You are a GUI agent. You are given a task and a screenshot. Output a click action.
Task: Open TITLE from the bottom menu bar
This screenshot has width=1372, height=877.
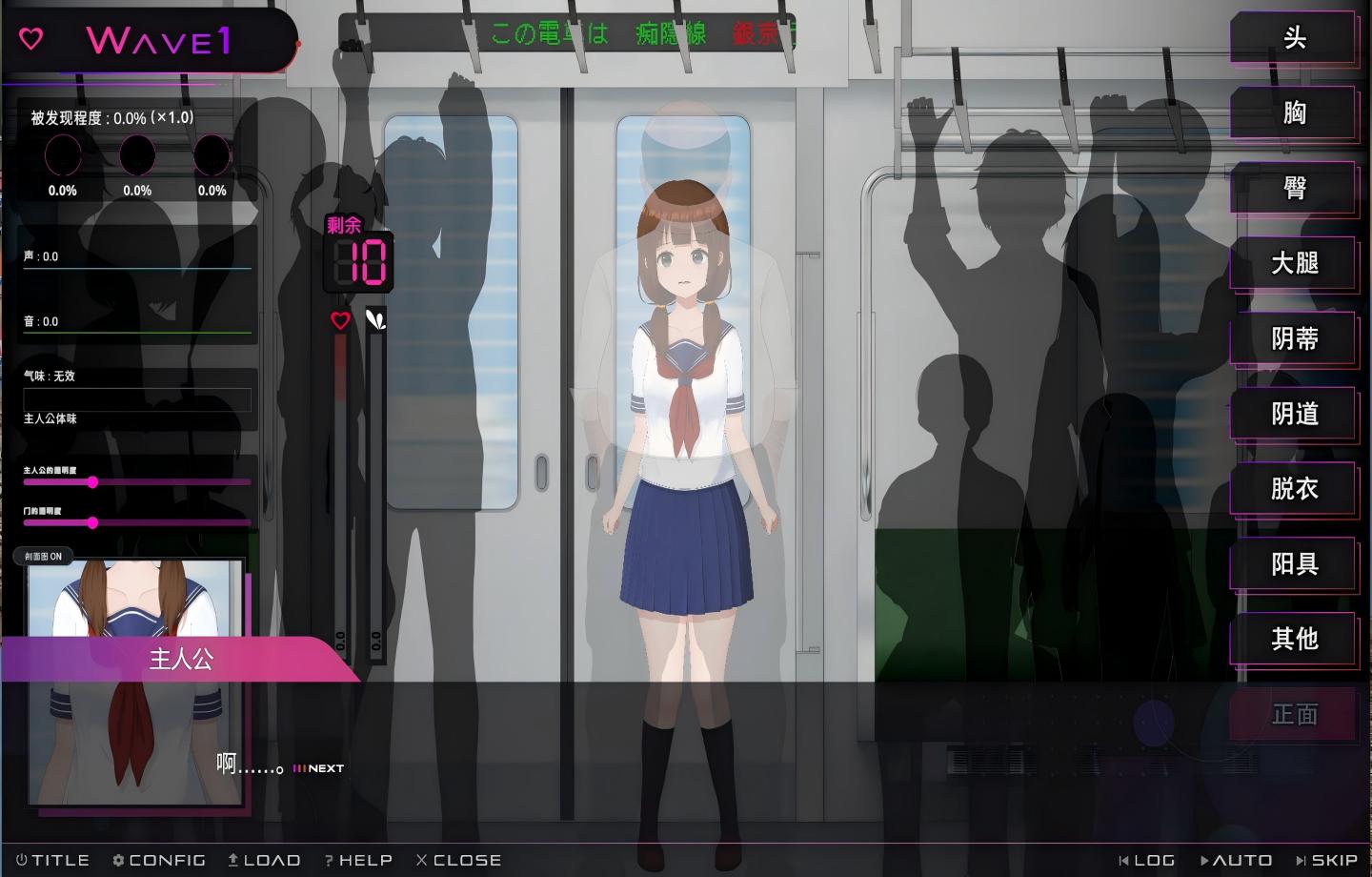pos(52,859)
